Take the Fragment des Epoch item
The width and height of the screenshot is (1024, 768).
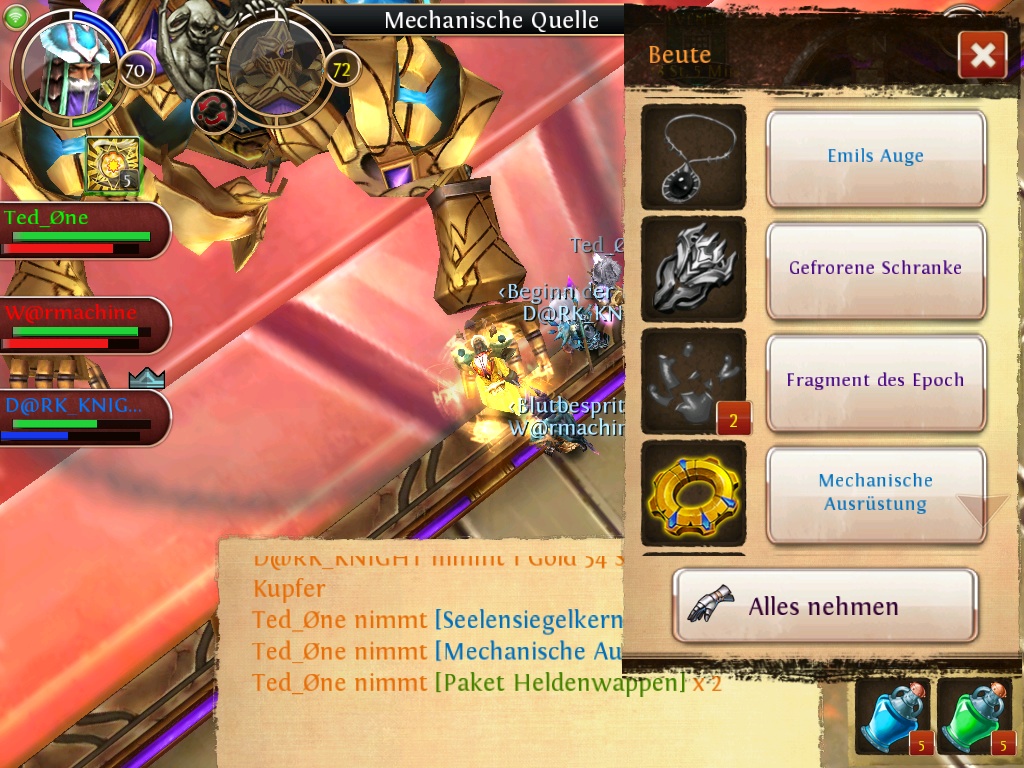(x=875, y=381)
